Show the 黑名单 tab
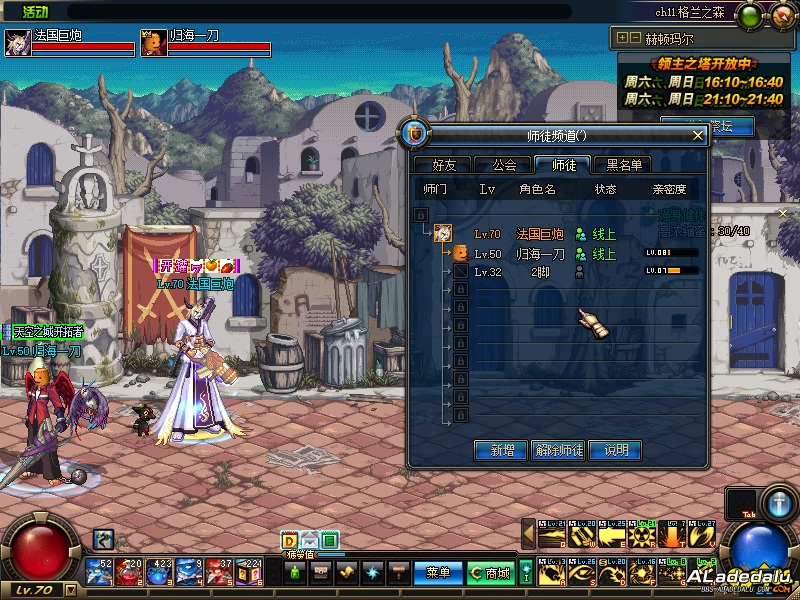 pyautogui.click(x=624, y=165)
